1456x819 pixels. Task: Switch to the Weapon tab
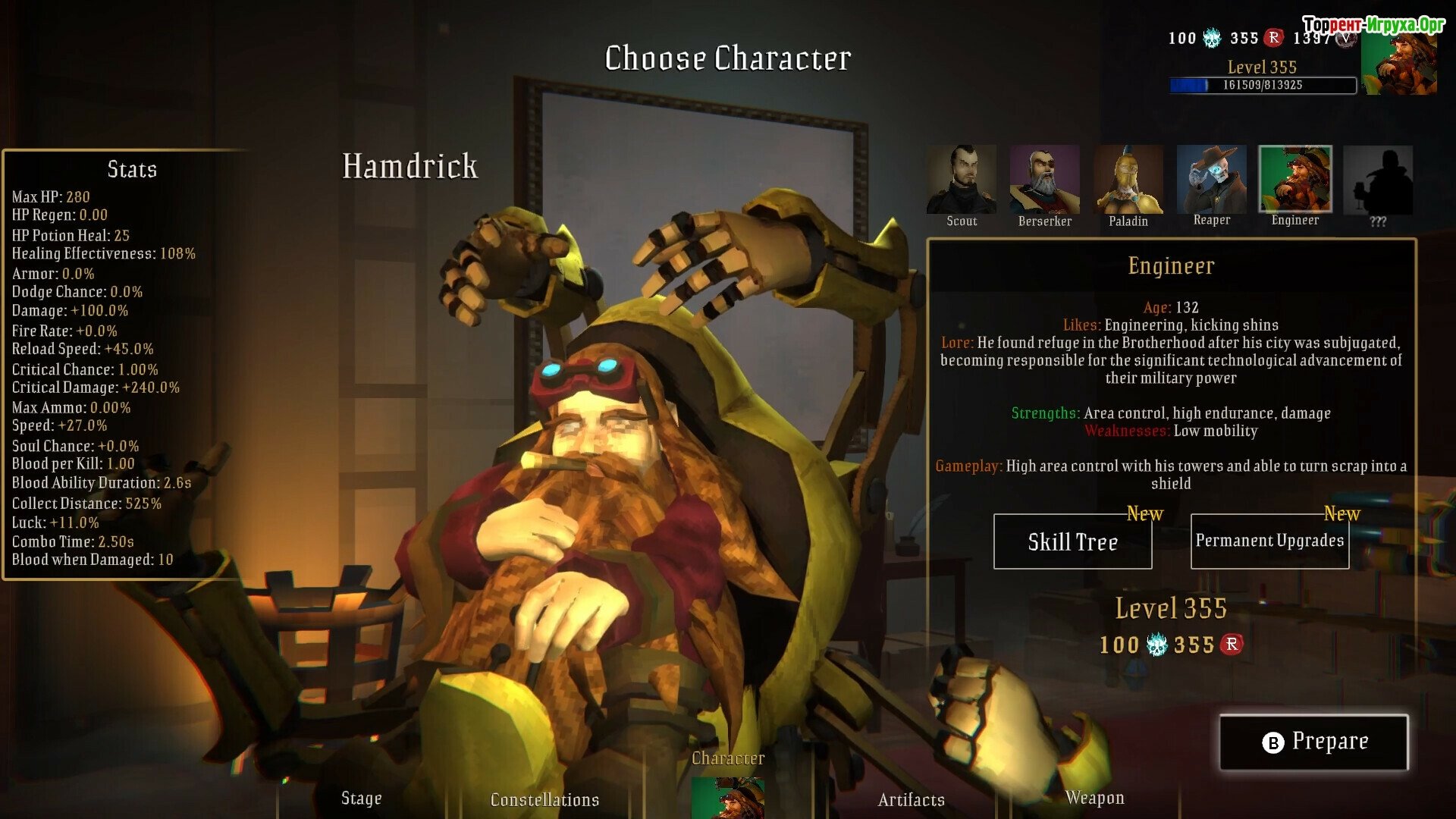(1094, 798)
